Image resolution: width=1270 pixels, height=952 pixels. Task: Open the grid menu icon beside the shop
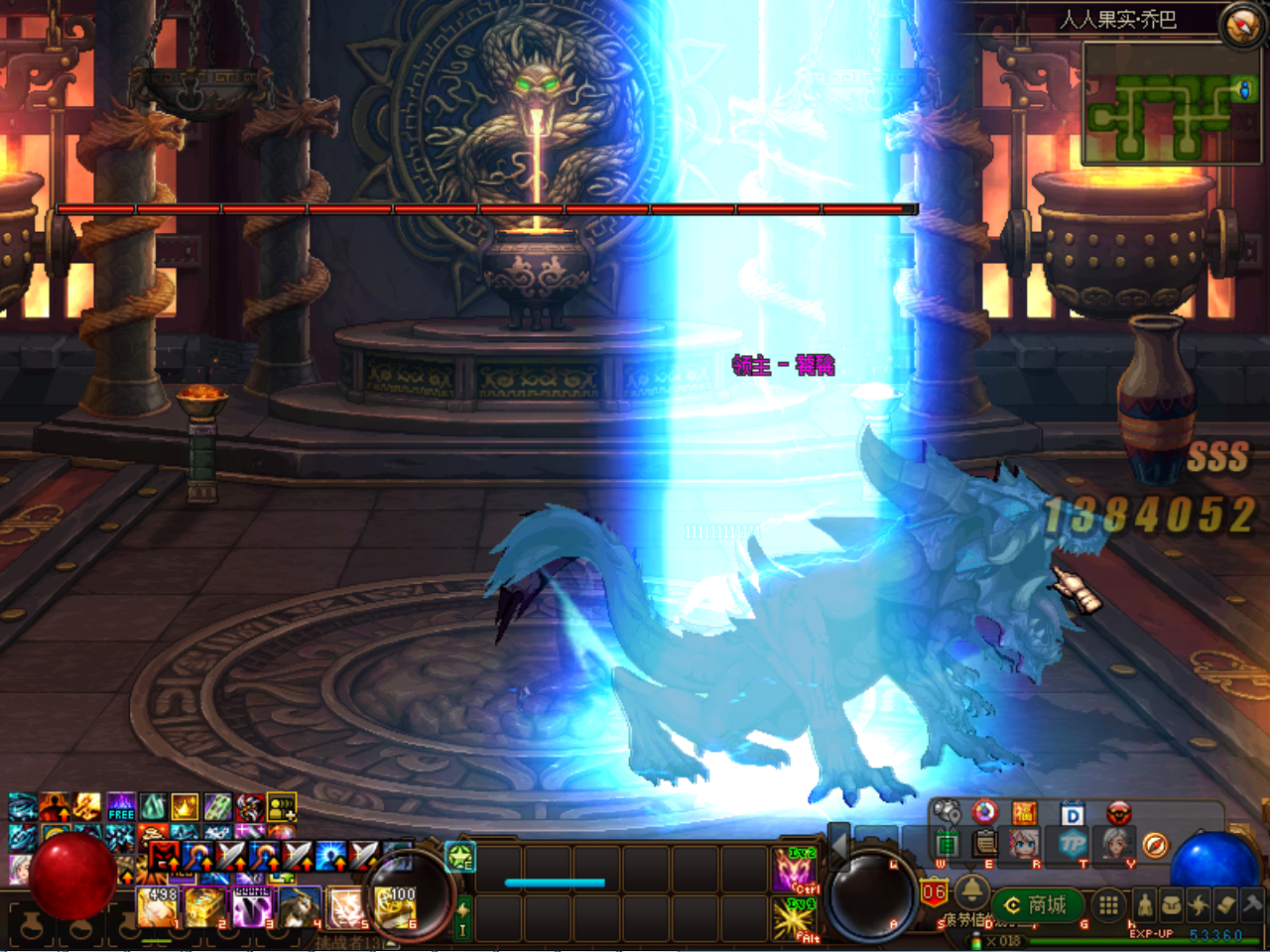point(1107,905)
